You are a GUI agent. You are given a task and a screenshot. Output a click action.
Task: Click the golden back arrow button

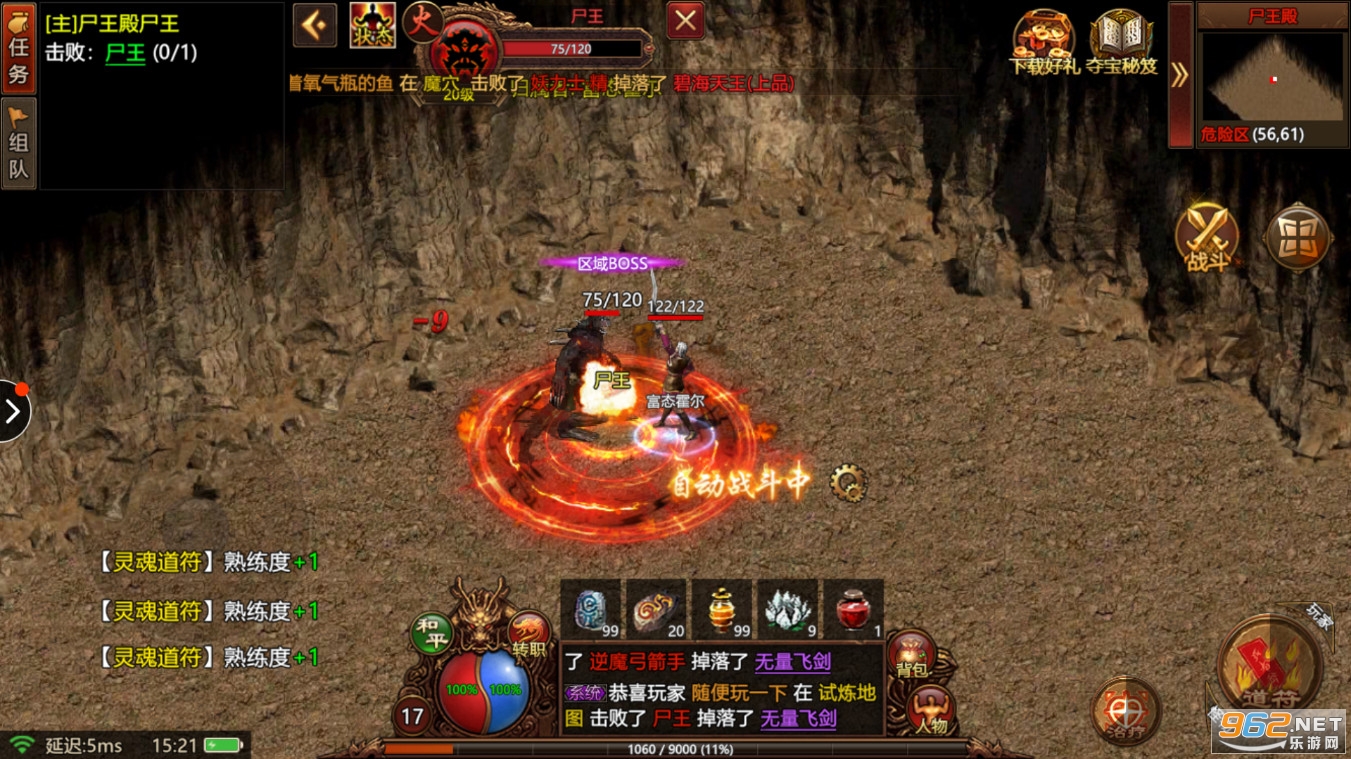315,24
